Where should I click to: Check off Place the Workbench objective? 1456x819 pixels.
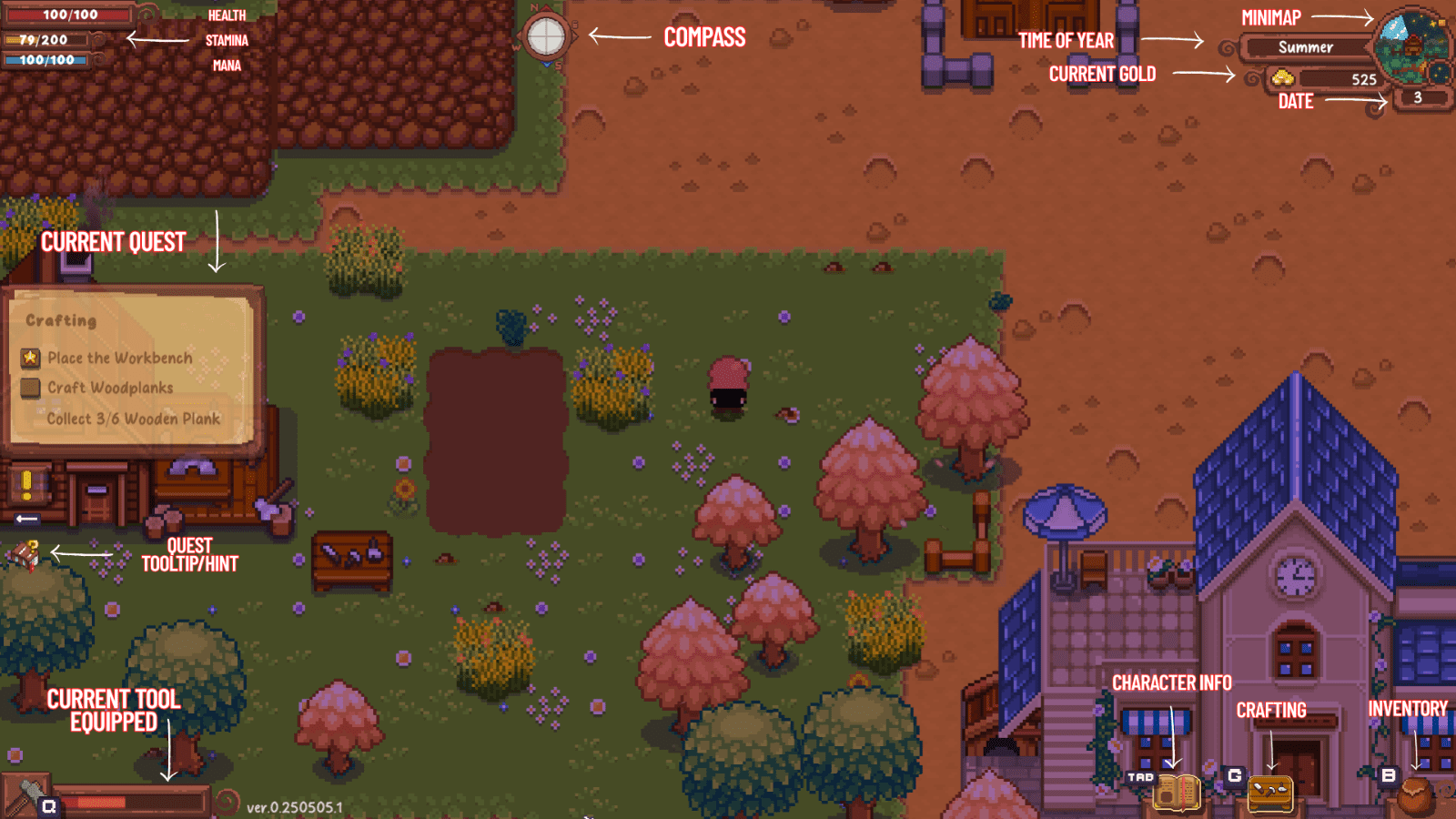pyautogui.click(x=28, y=357)
